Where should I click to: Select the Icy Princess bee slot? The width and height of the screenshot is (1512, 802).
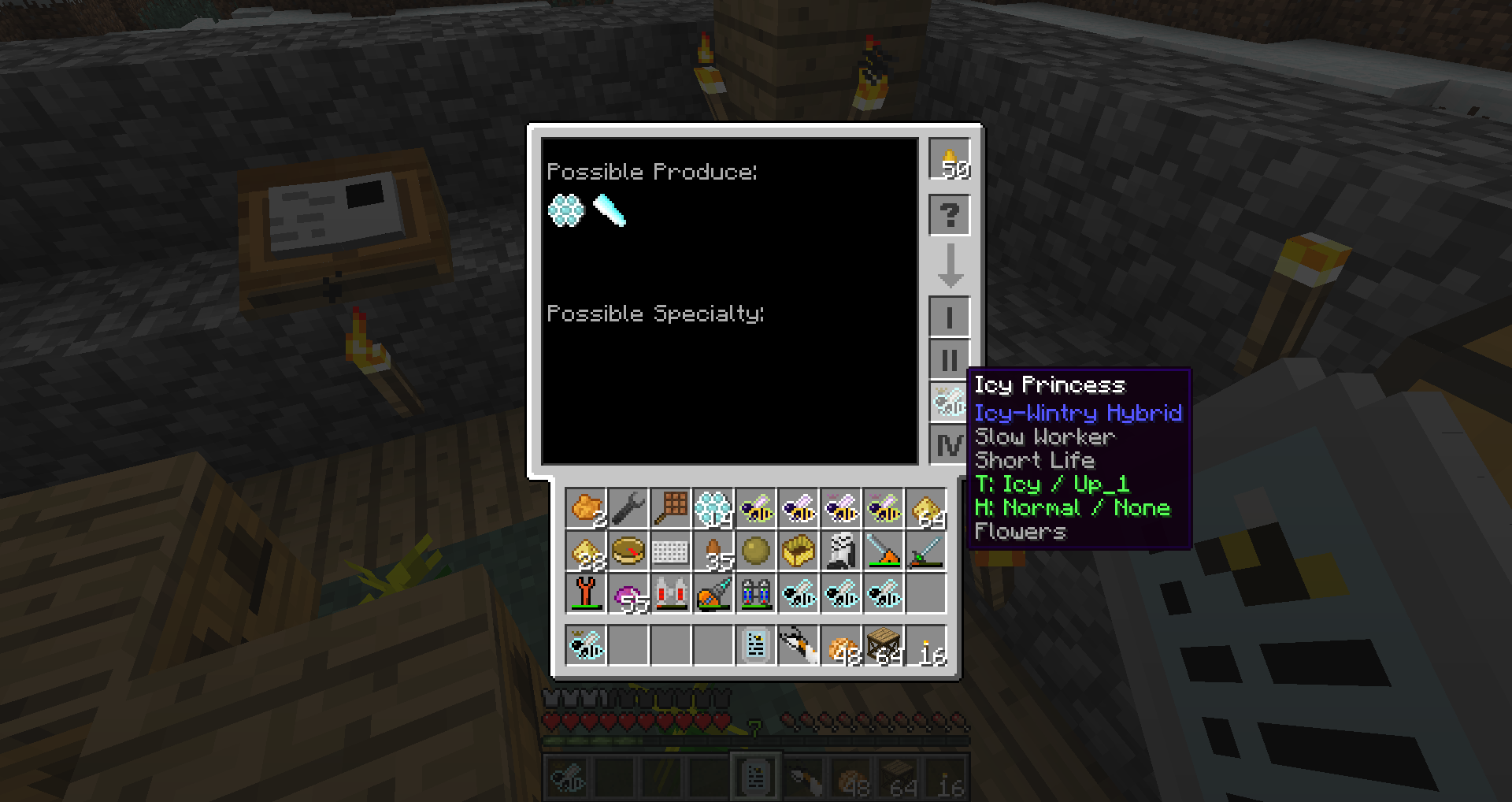coord(948,403)
